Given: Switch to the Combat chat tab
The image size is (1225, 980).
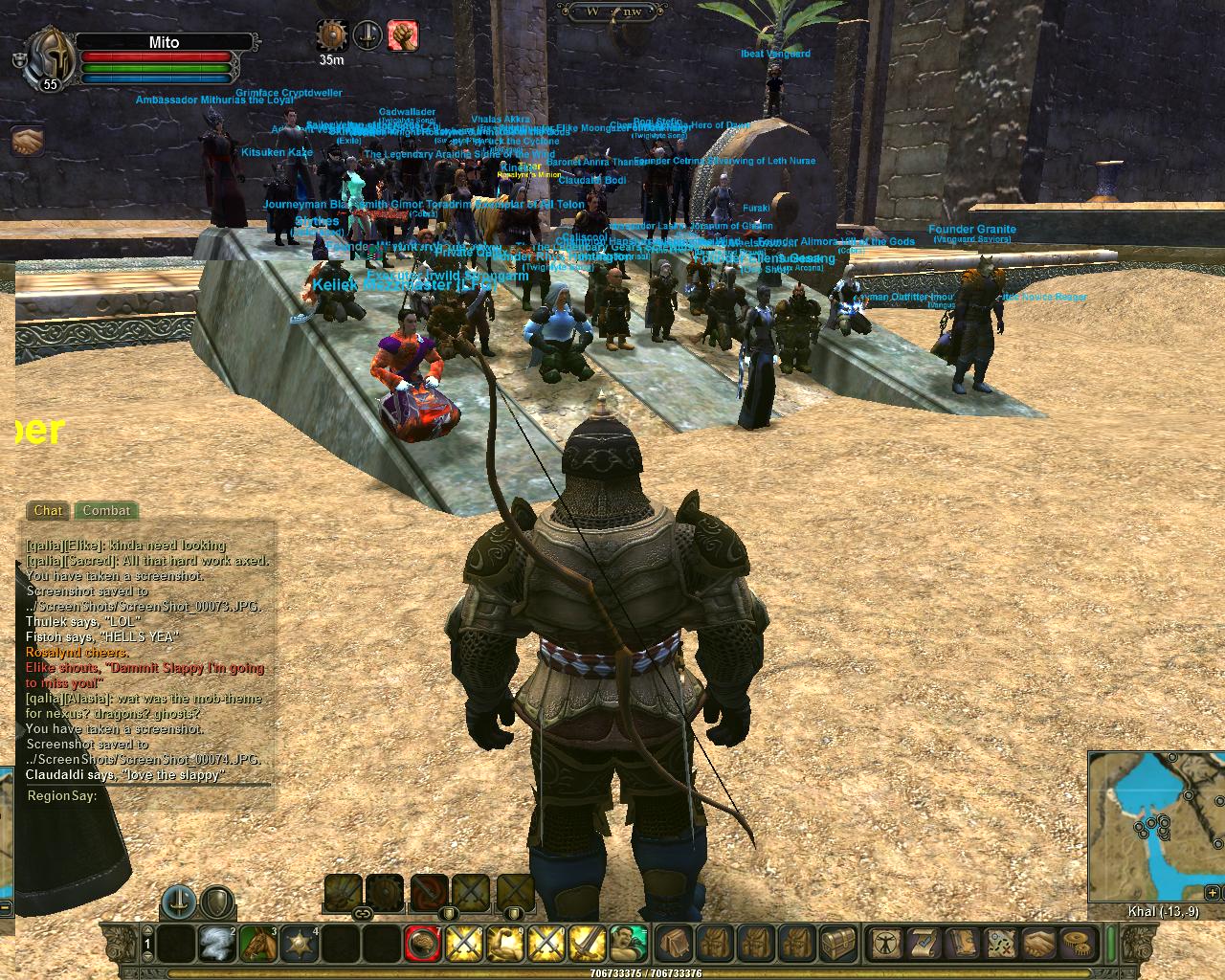Looking at the screenshot, I should 106,511.
